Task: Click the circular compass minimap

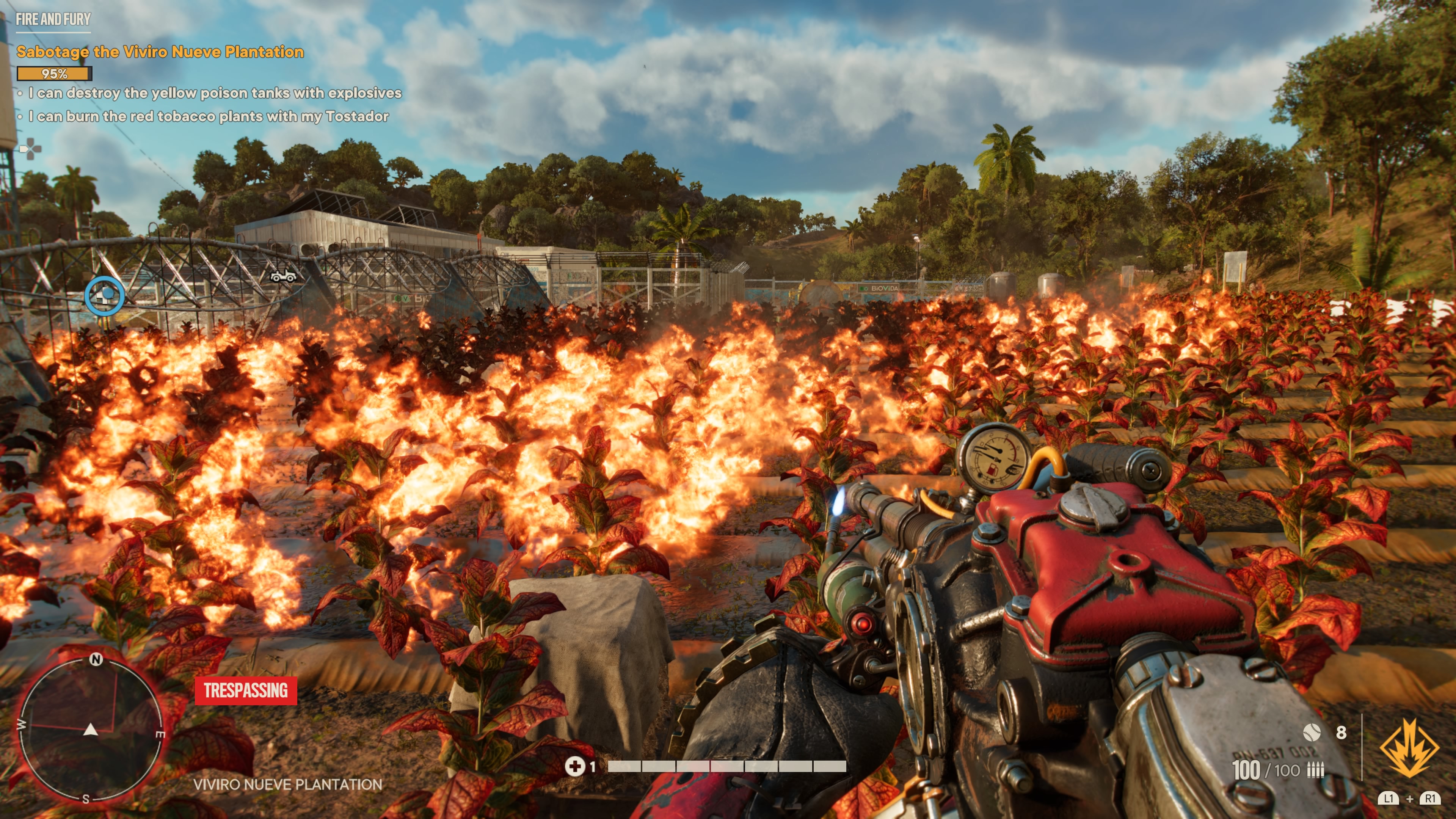Action: 91,730
